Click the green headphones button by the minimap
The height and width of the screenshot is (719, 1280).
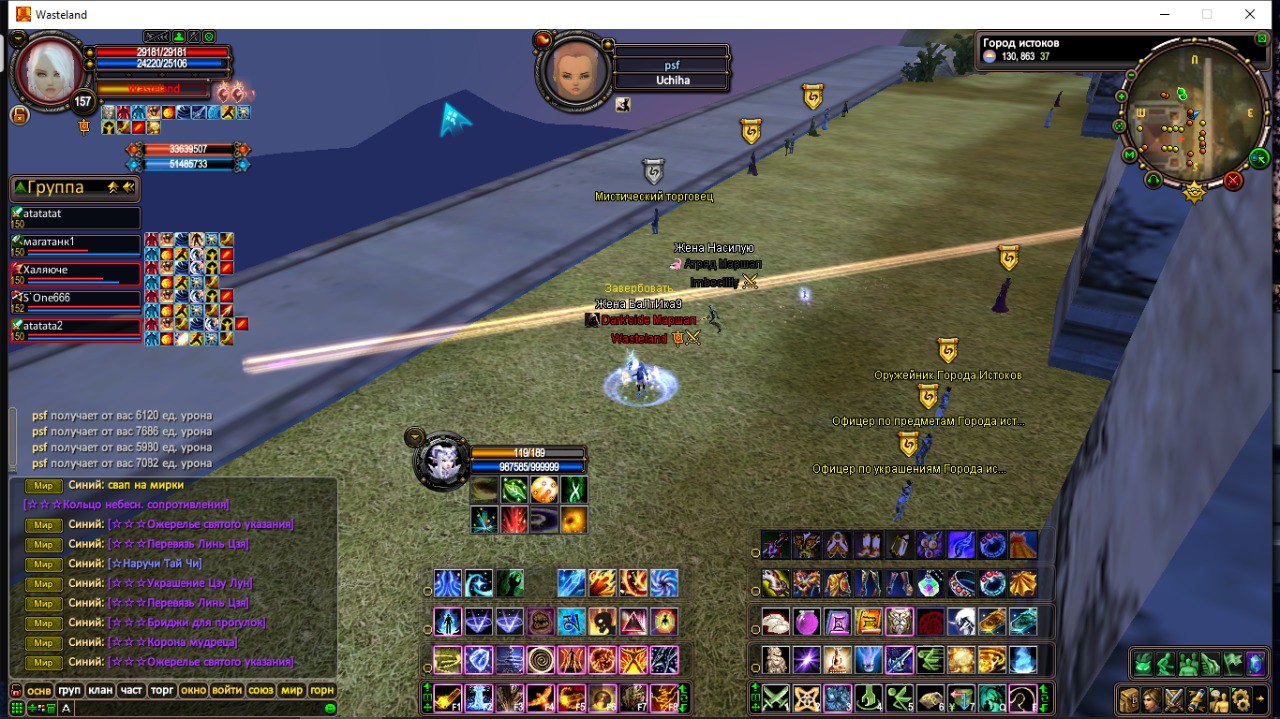(1154, 181)
